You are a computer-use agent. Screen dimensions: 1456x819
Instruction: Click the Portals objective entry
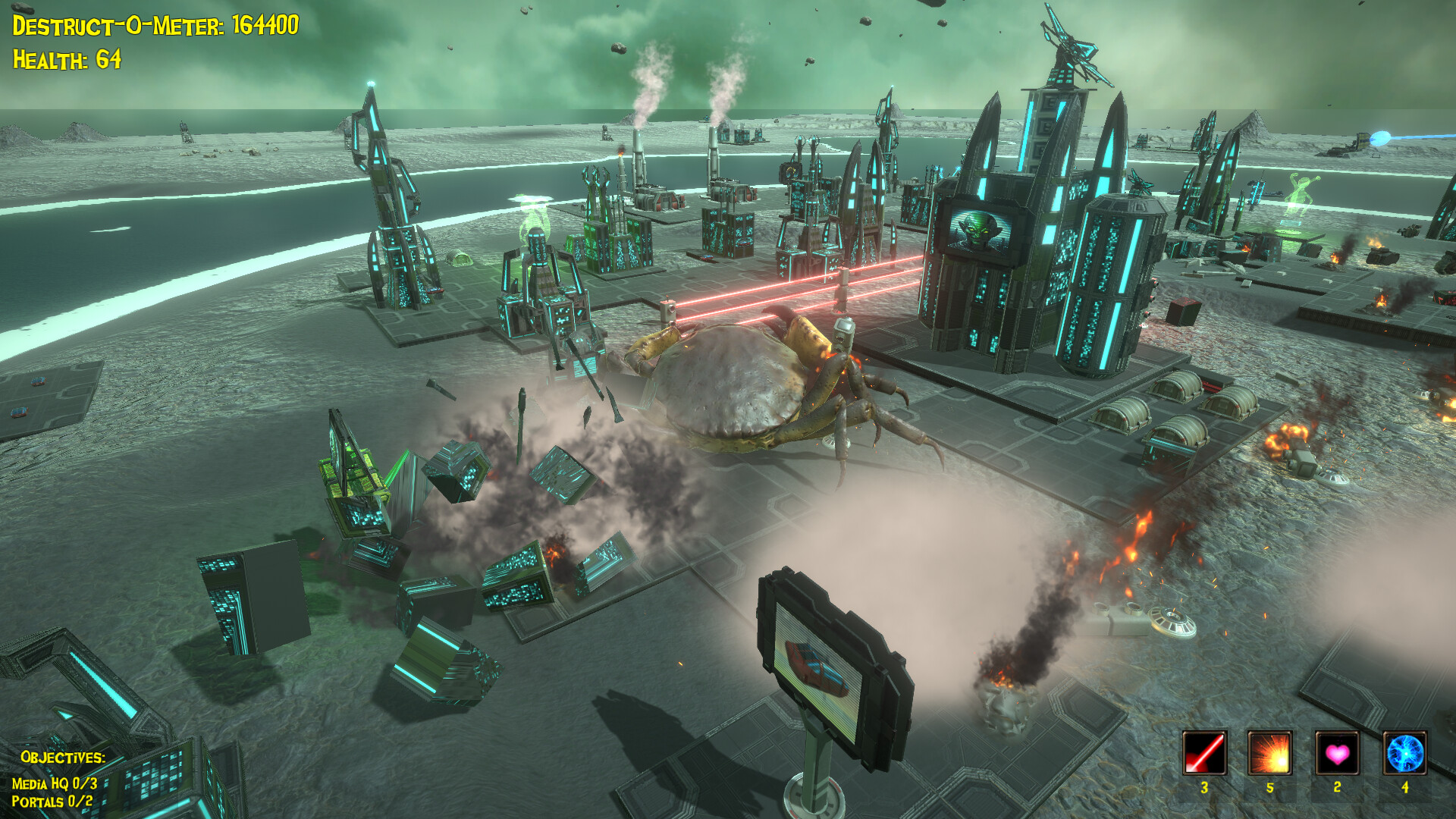[52, 802]
